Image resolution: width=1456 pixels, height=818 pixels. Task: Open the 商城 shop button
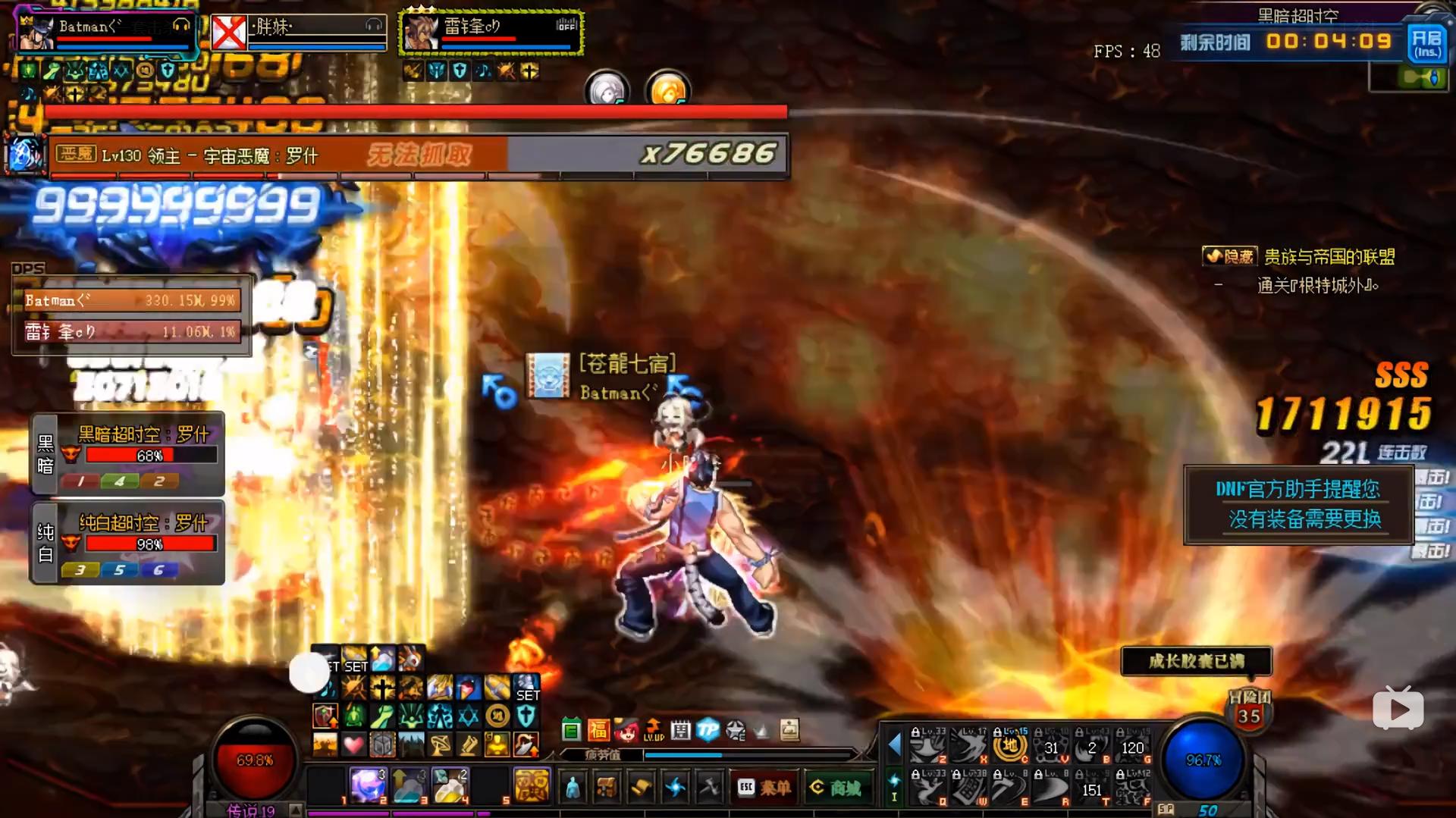[835, 788]
